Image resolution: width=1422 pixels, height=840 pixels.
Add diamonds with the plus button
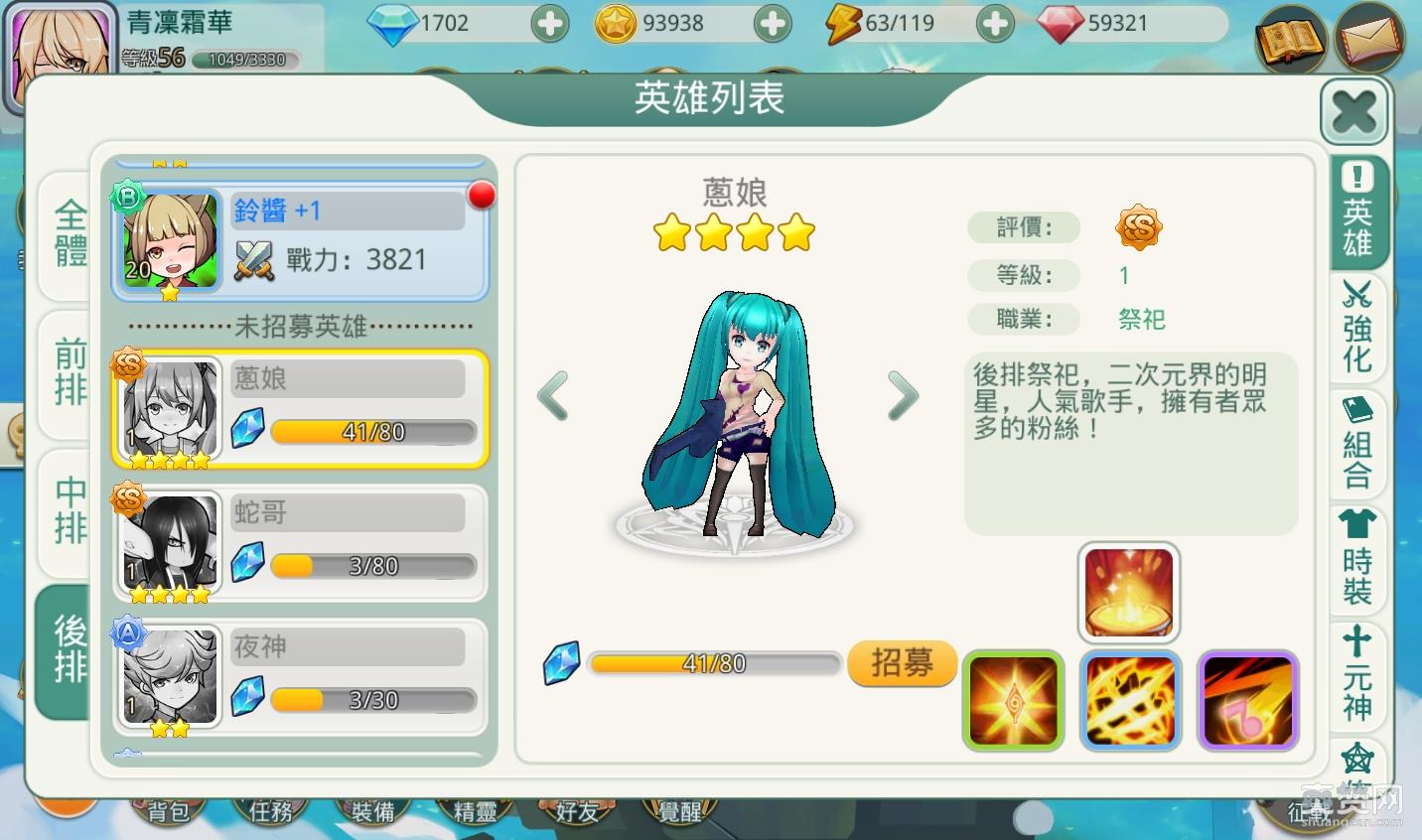point(550,23)
